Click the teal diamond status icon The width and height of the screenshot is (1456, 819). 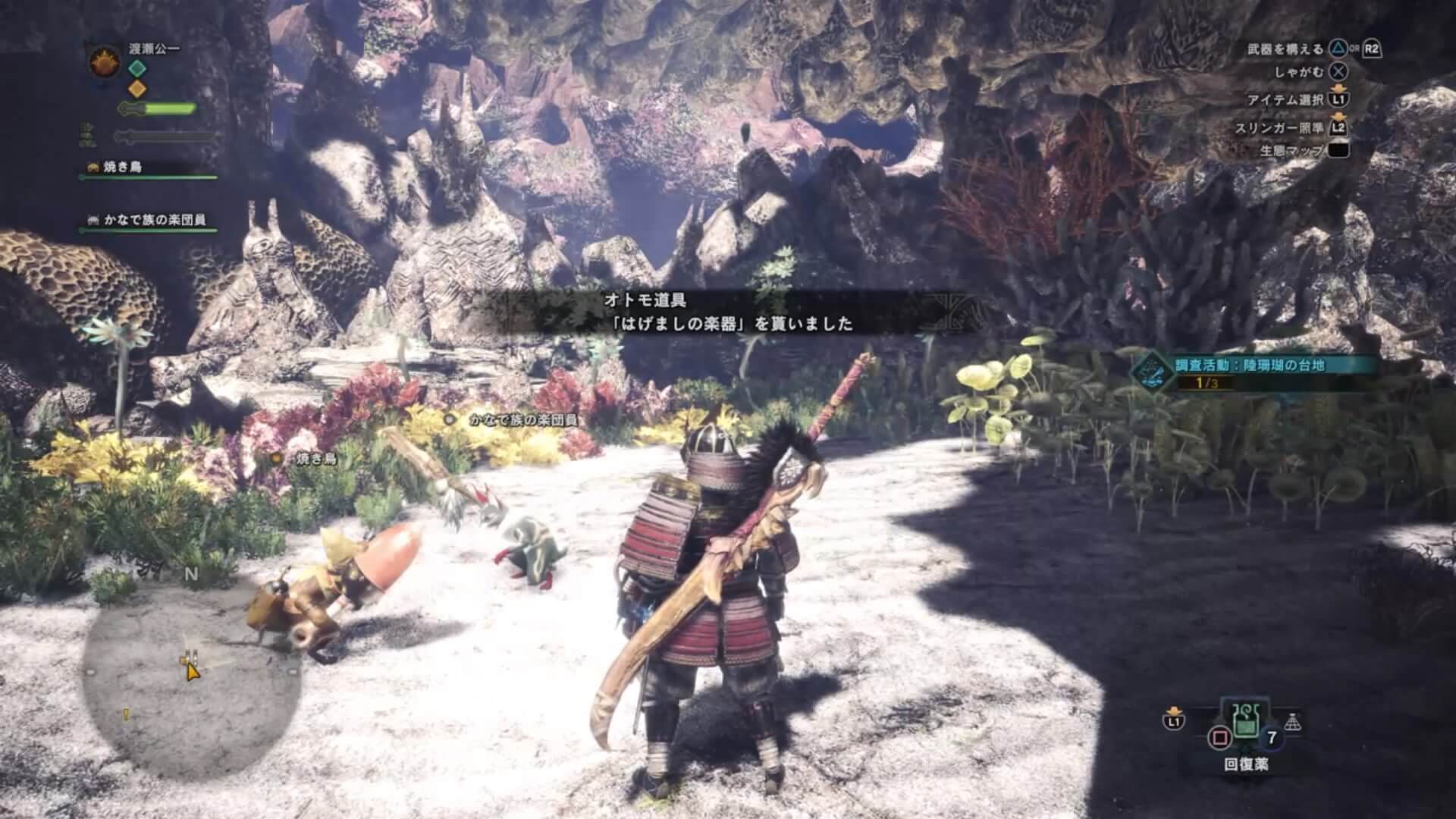pyautogui.click(x=136, y=68)
